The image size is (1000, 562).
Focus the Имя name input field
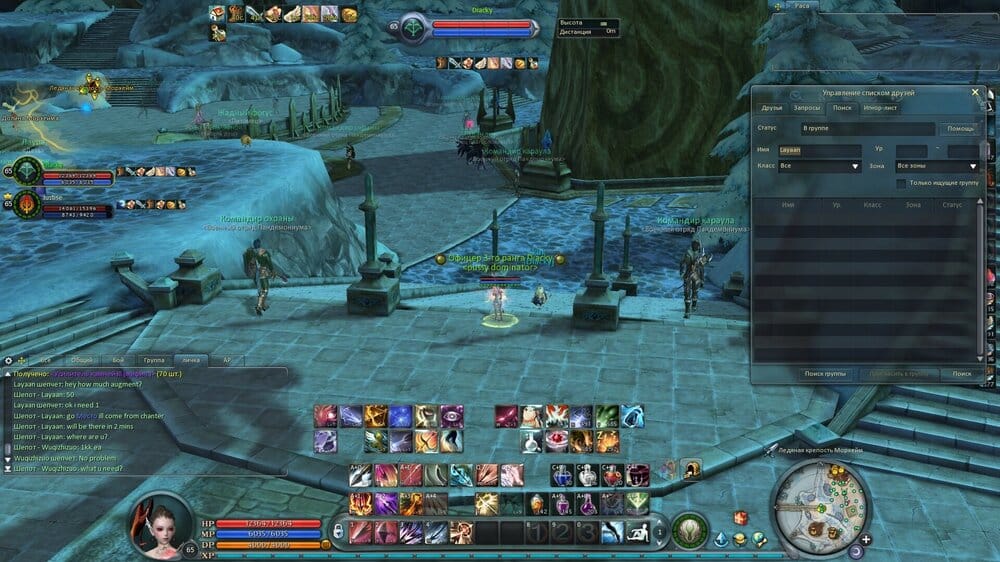819,150
